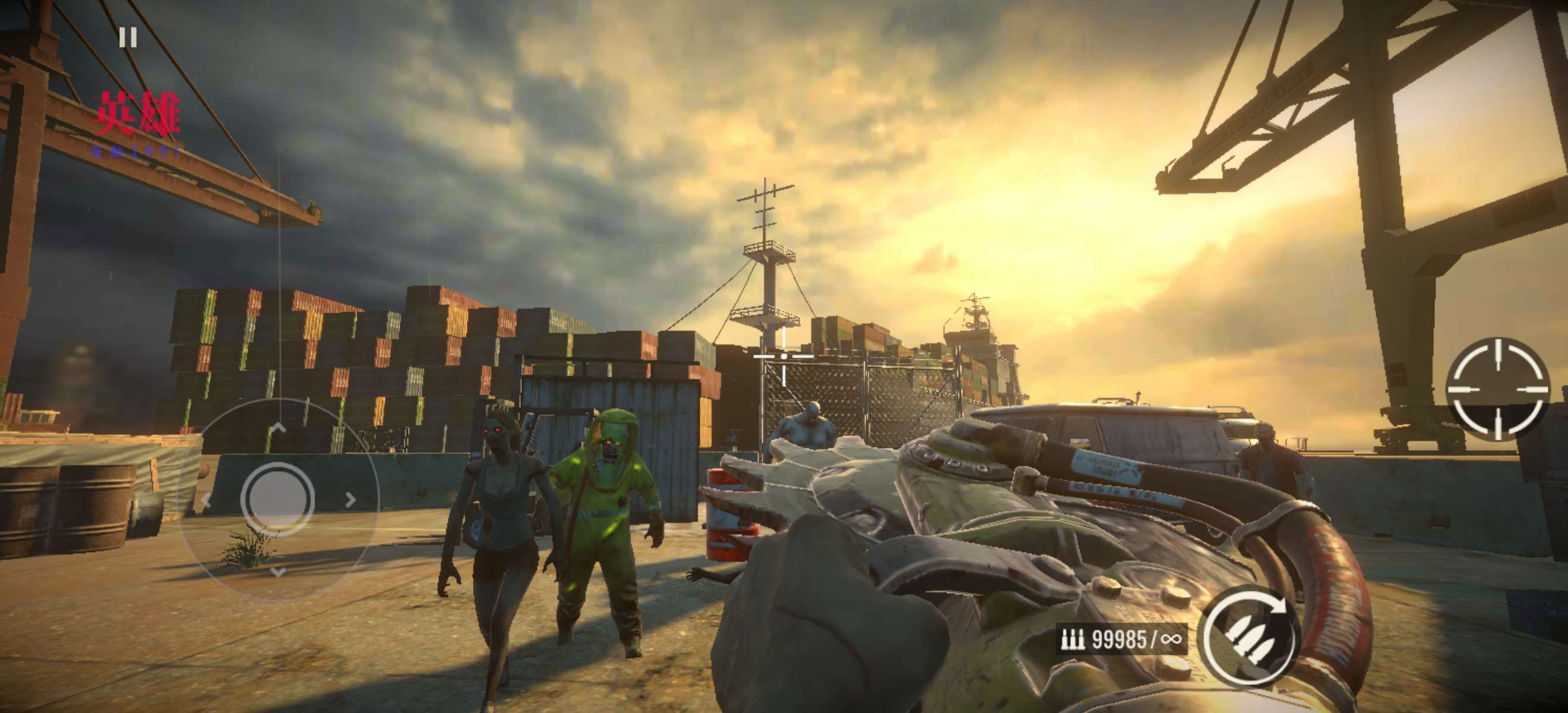Click the joystick's right arrow

coord(350,500)
